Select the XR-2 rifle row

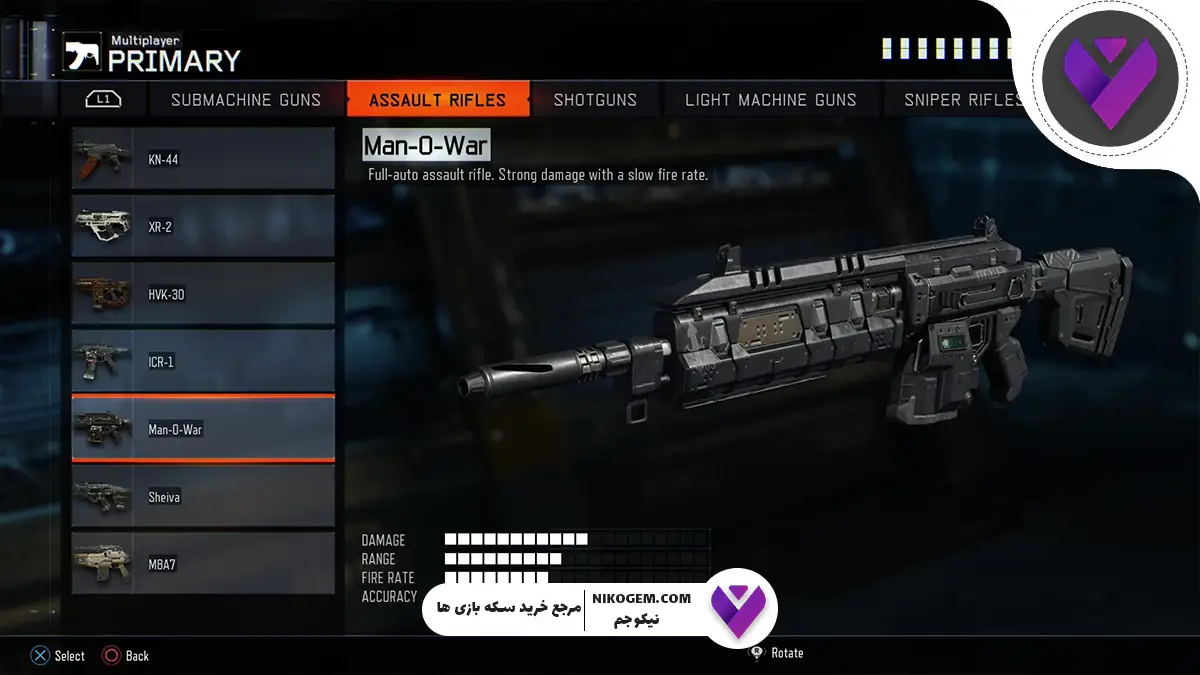(x=203, y=227)
